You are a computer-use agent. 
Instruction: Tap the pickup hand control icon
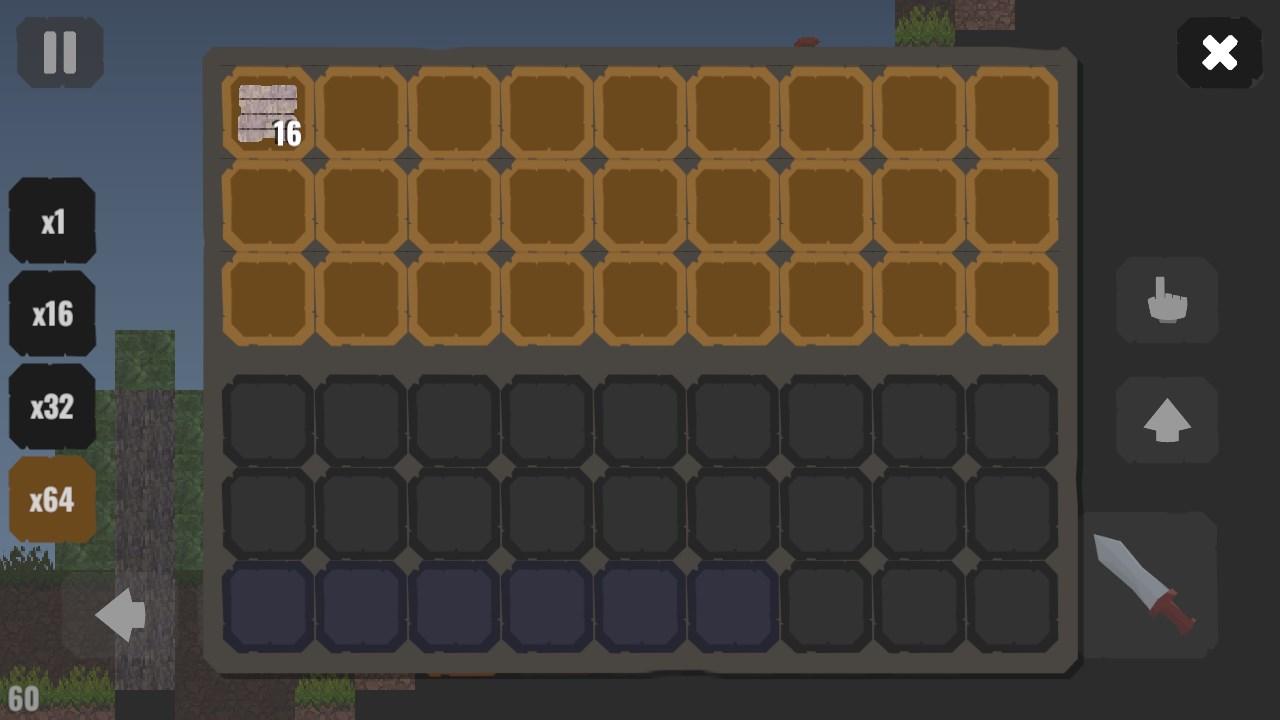(1167, 302)
